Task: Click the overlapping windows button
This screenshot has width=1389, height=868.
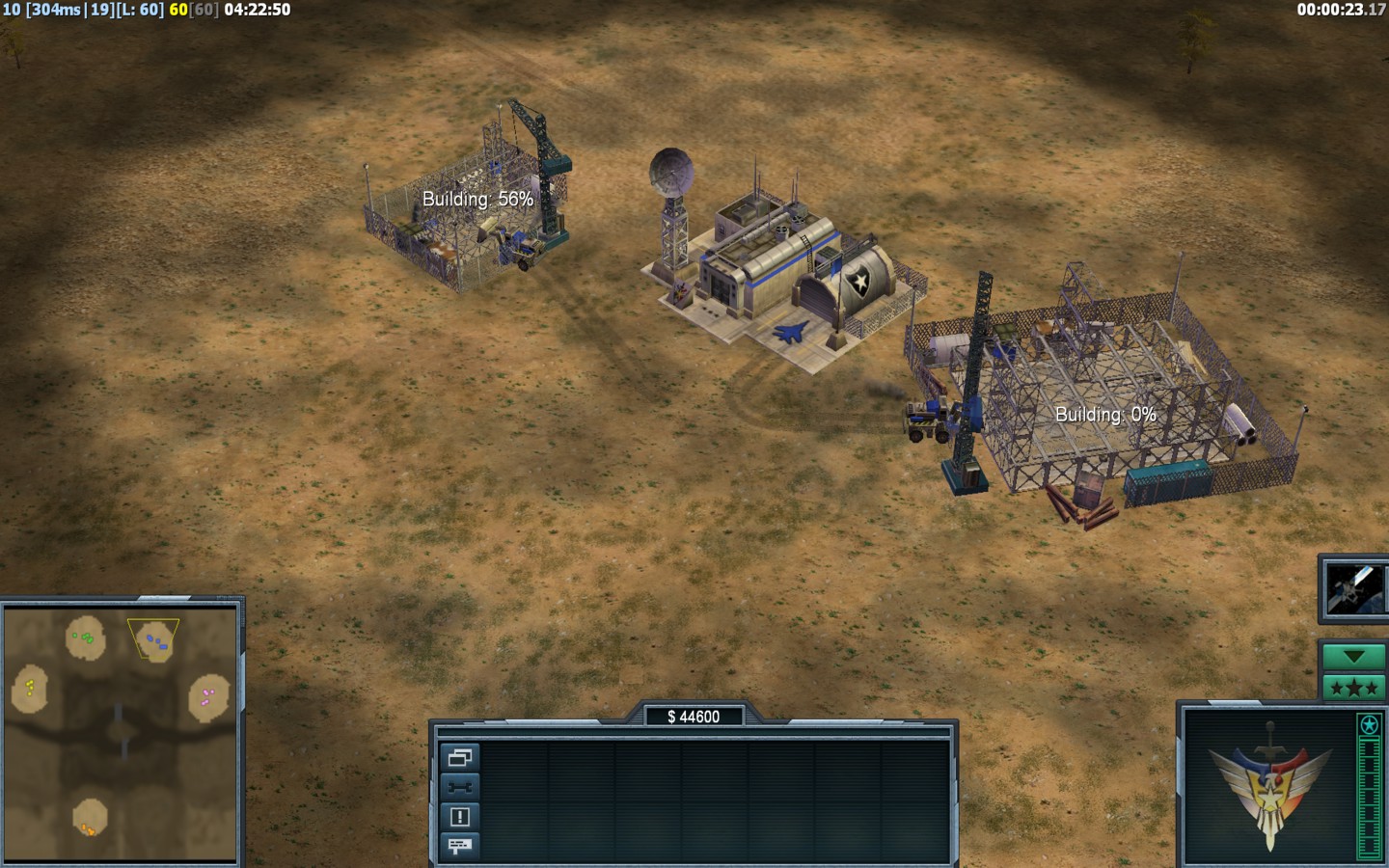Action: [459, 757]
